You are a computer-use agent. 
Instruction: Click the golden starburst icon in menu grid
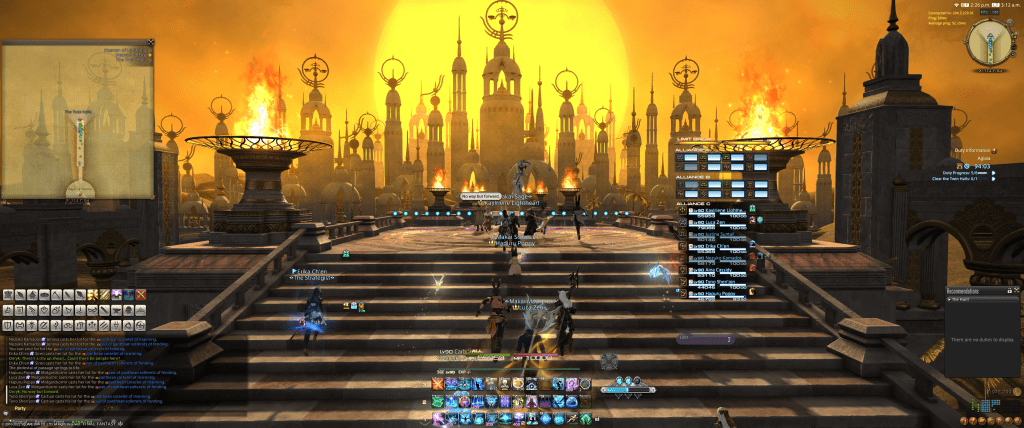point(92,294)
